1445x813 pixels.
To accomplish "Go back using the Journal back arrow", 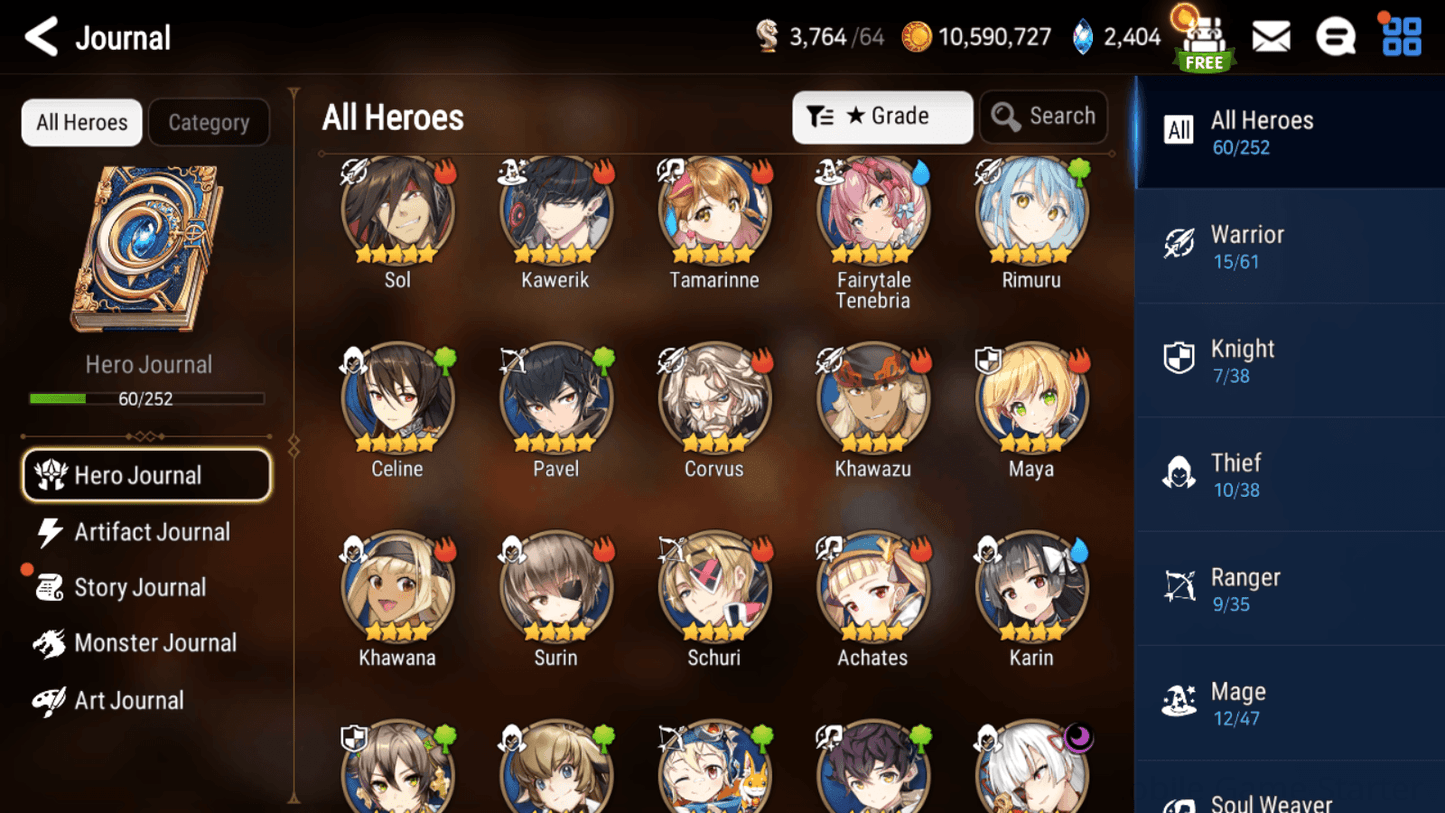I will click(40, 36).
